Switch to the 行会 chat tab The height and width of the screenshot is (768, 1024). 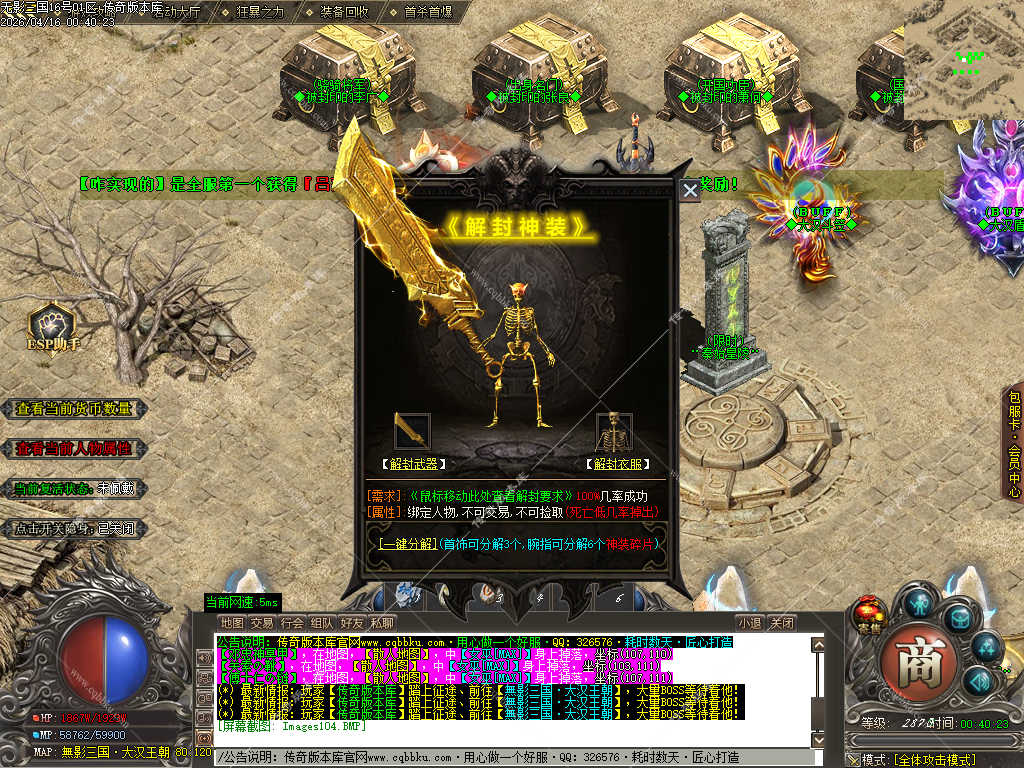pyautogui.click(x=292, y=623)
